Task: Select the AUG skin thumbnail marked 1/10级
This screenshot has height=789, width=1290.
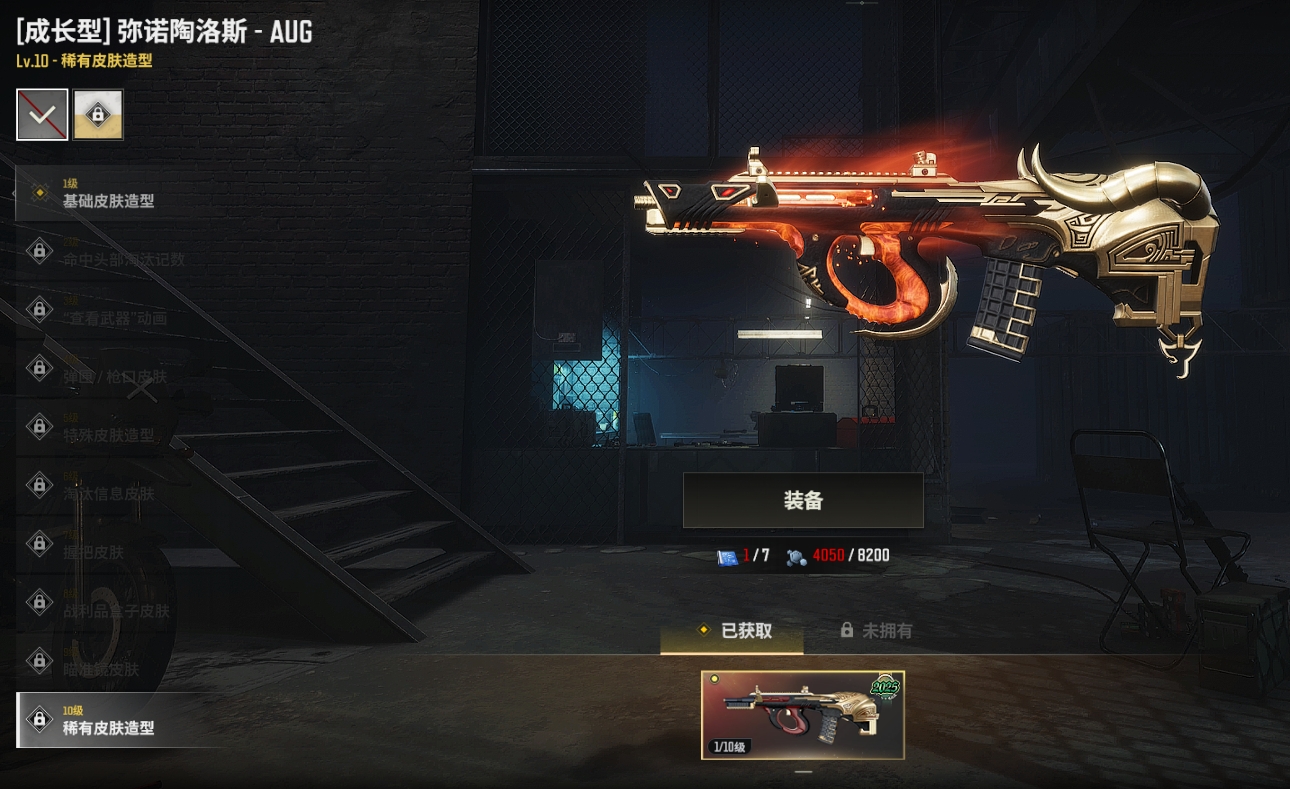Action: (802, 715)
